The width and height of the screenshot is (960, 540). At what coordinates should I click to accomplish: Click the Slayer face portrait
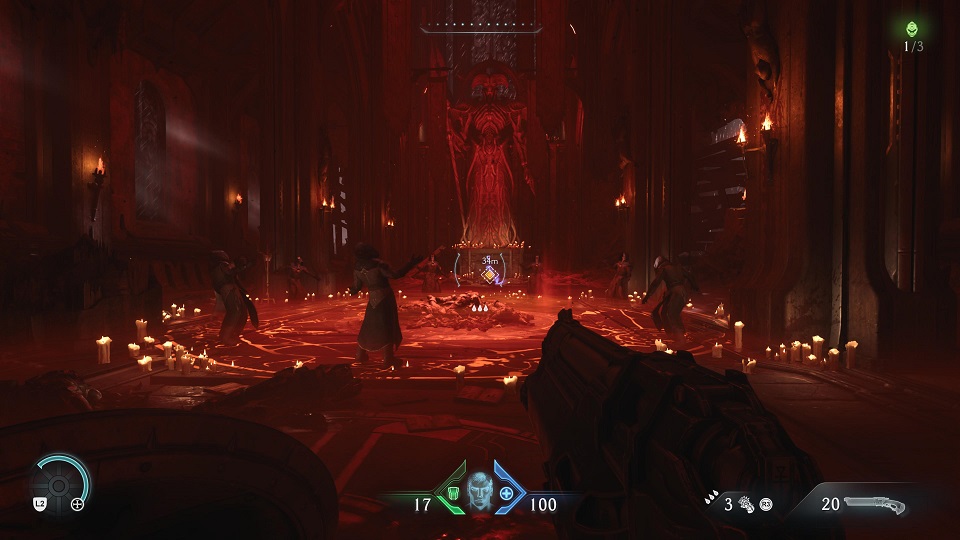tap(479, 494)
